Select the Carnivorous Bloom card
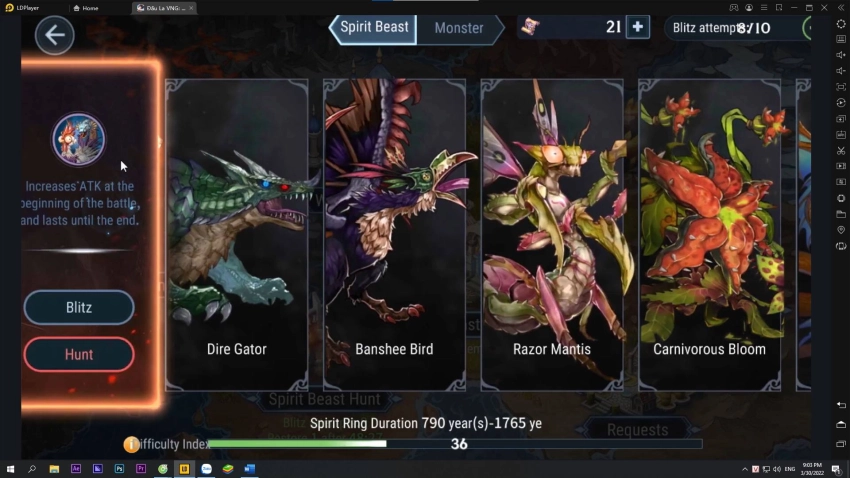850x478 pixels. 709,235
